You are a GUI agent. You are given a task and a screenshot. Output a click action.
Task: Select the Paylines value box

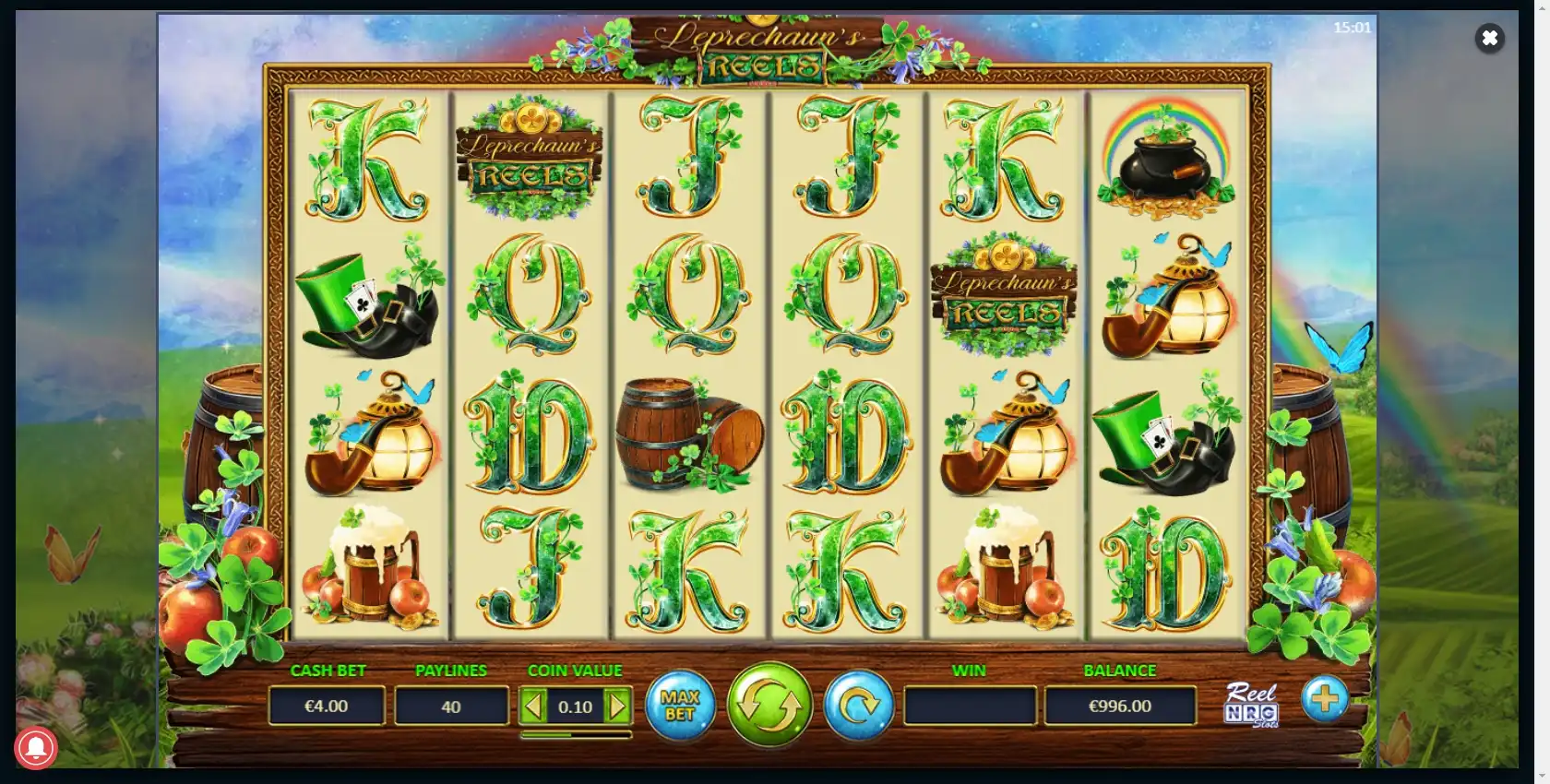[451, 707]
